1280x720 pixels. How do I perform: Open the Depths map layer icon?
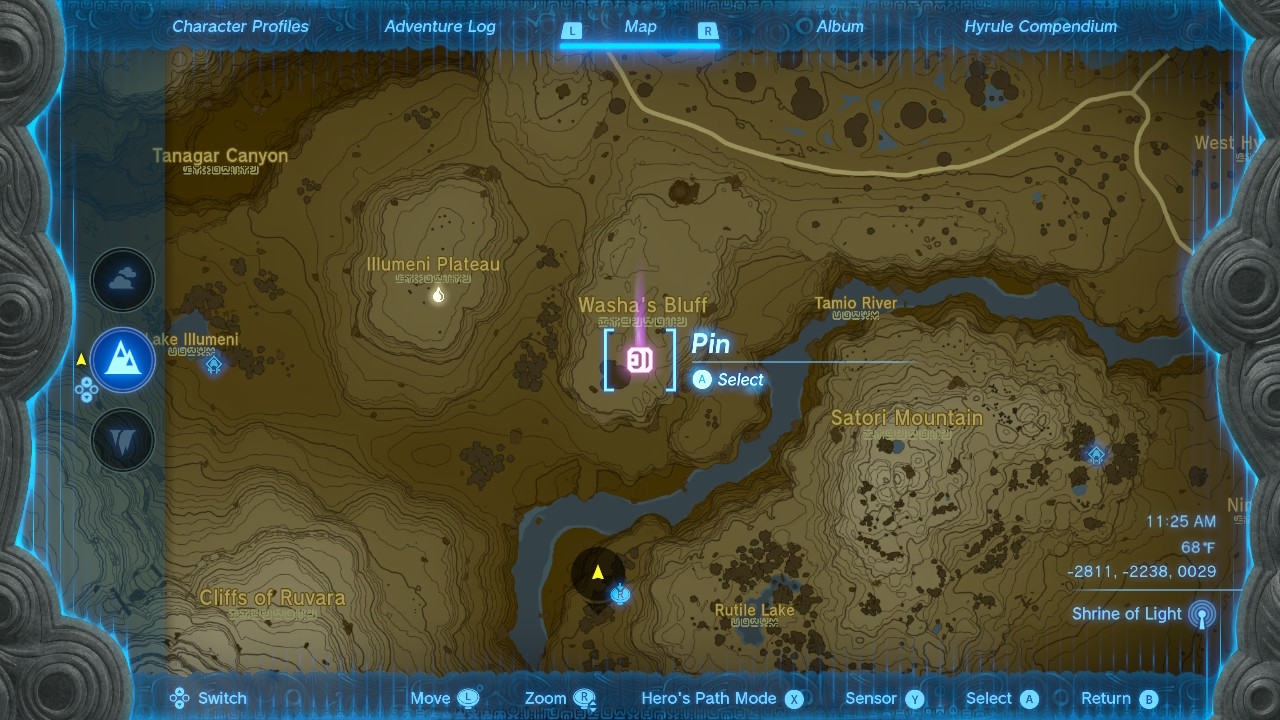click(x=122, y=440)
